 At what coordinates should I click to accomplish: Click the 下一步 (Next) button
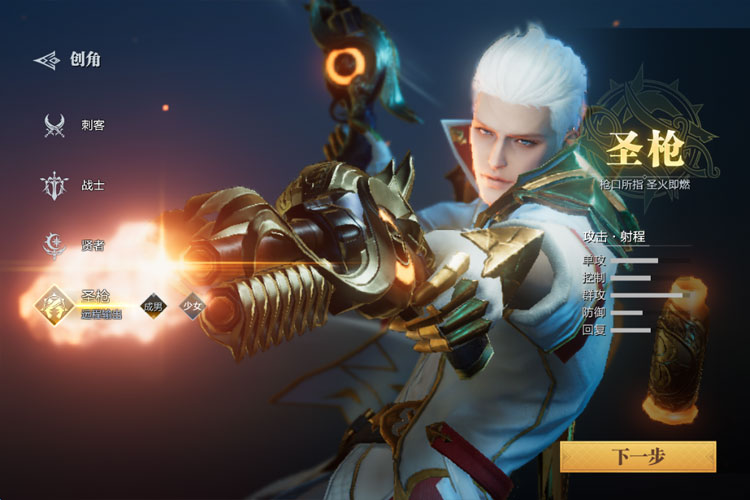pyautogui.click(x=638, y=457)
